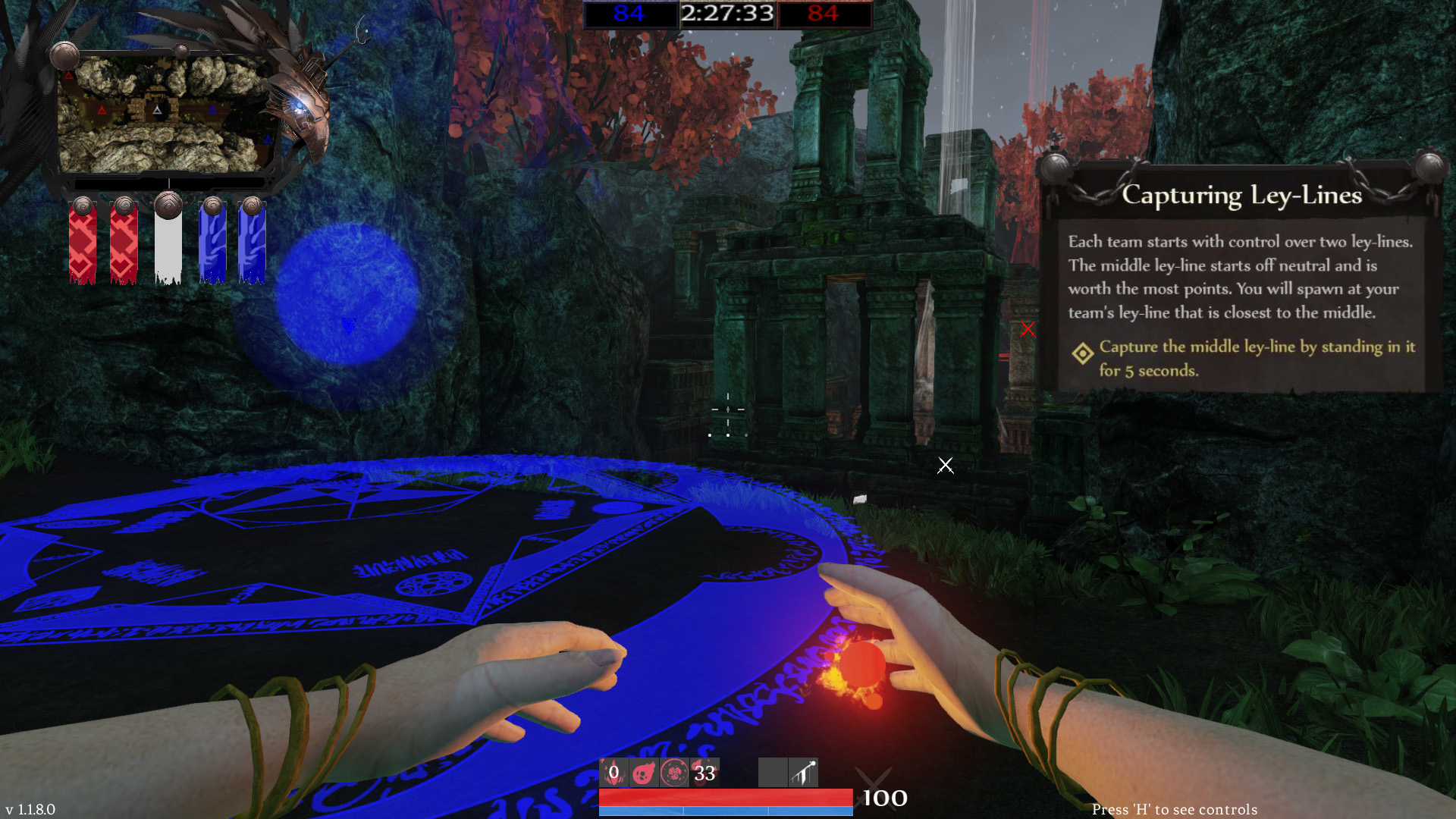The height and width of the screenshot is (819, 1456).
Task: Activate the fireball ability icon
Action: click(644, 773)
